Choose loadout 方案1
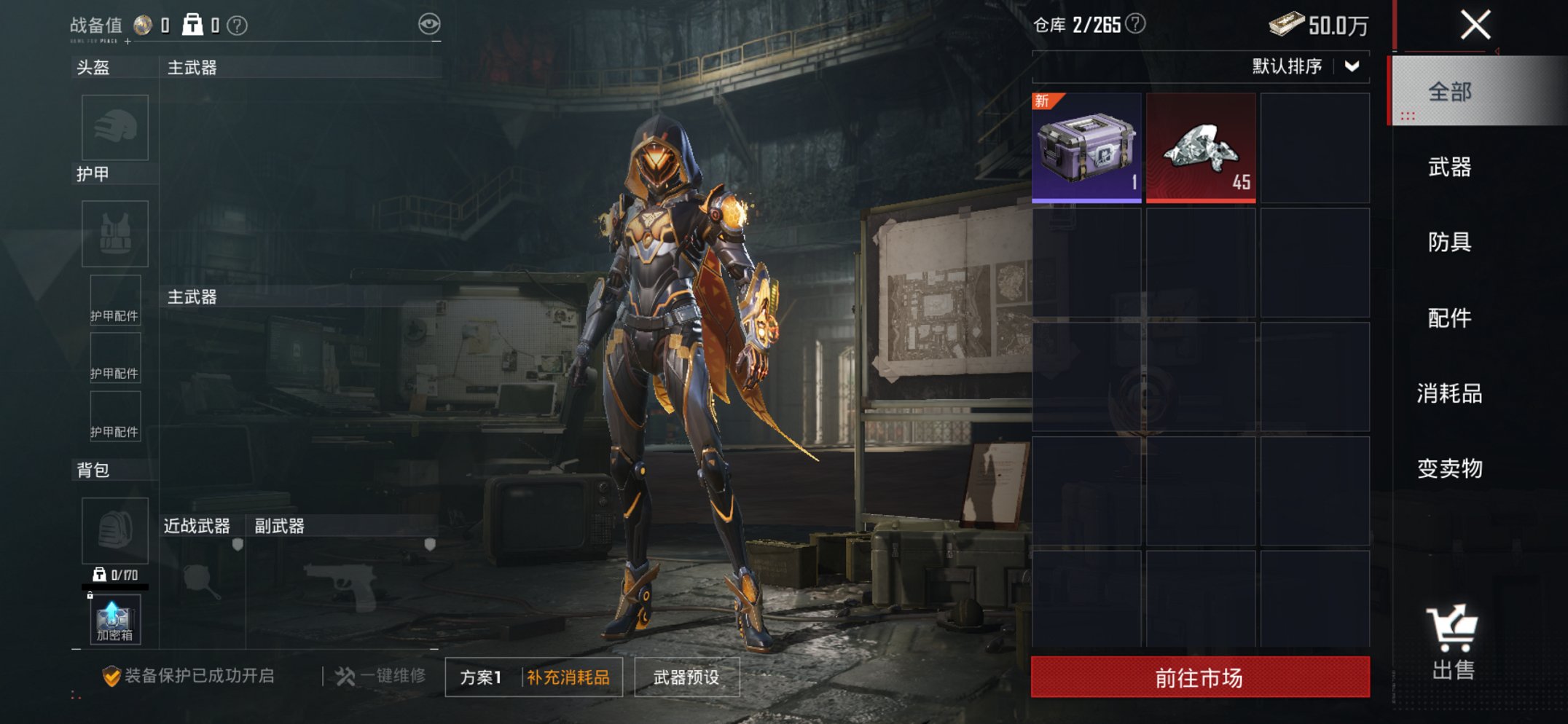 481,677
